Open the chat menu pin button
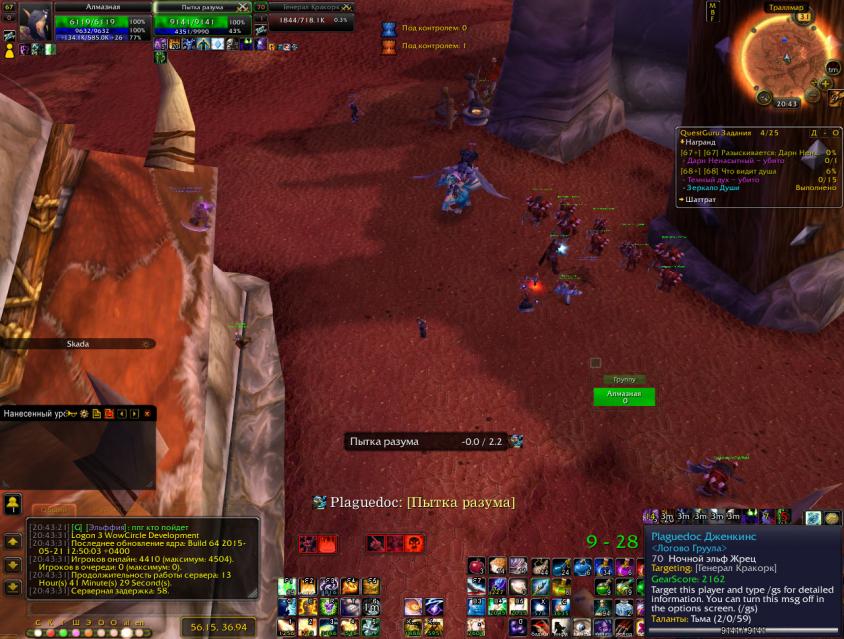The height and width of the screenshot is (639, 844). pyautogui.click(x=13, y=503)
